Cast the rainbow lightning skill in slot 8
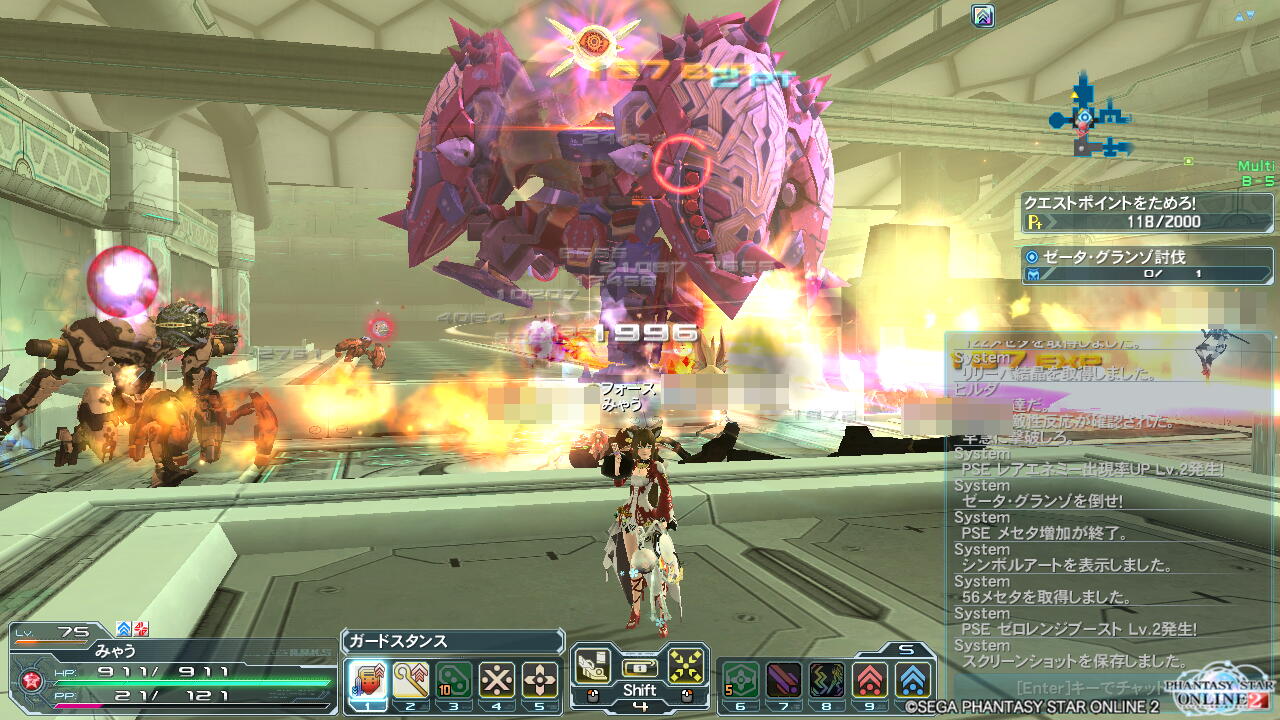This screenshot has height=720, width=1280. coord(826,680)
